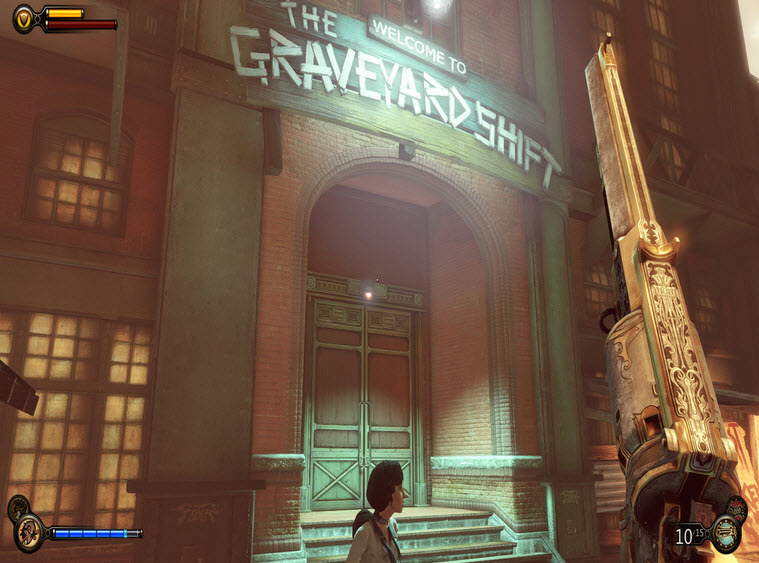The width and height of the screenshot is (759, 563).
Task: Choose the small red secondary weapon icon
Action: tap(737, 507)
